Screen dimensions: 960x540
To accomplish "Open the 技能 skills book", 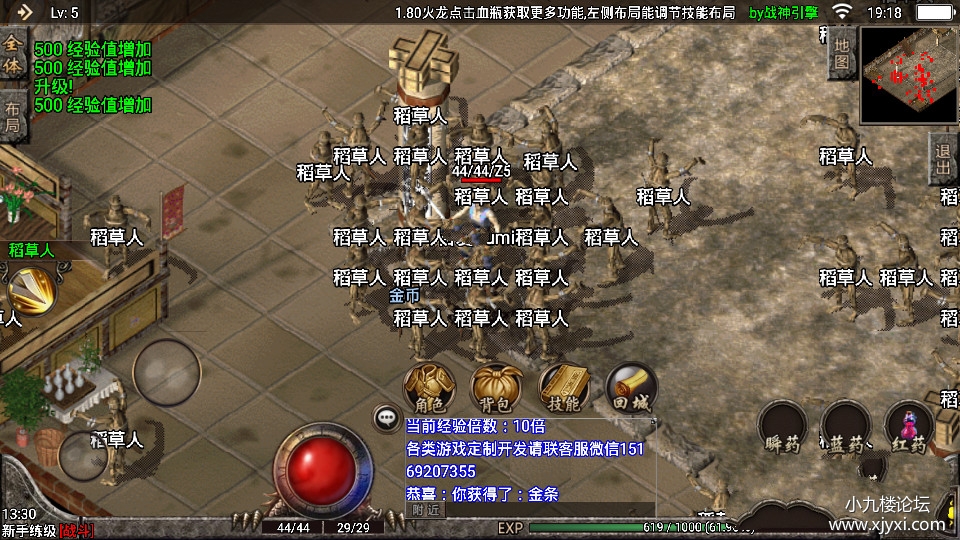I will click(563, 387).
